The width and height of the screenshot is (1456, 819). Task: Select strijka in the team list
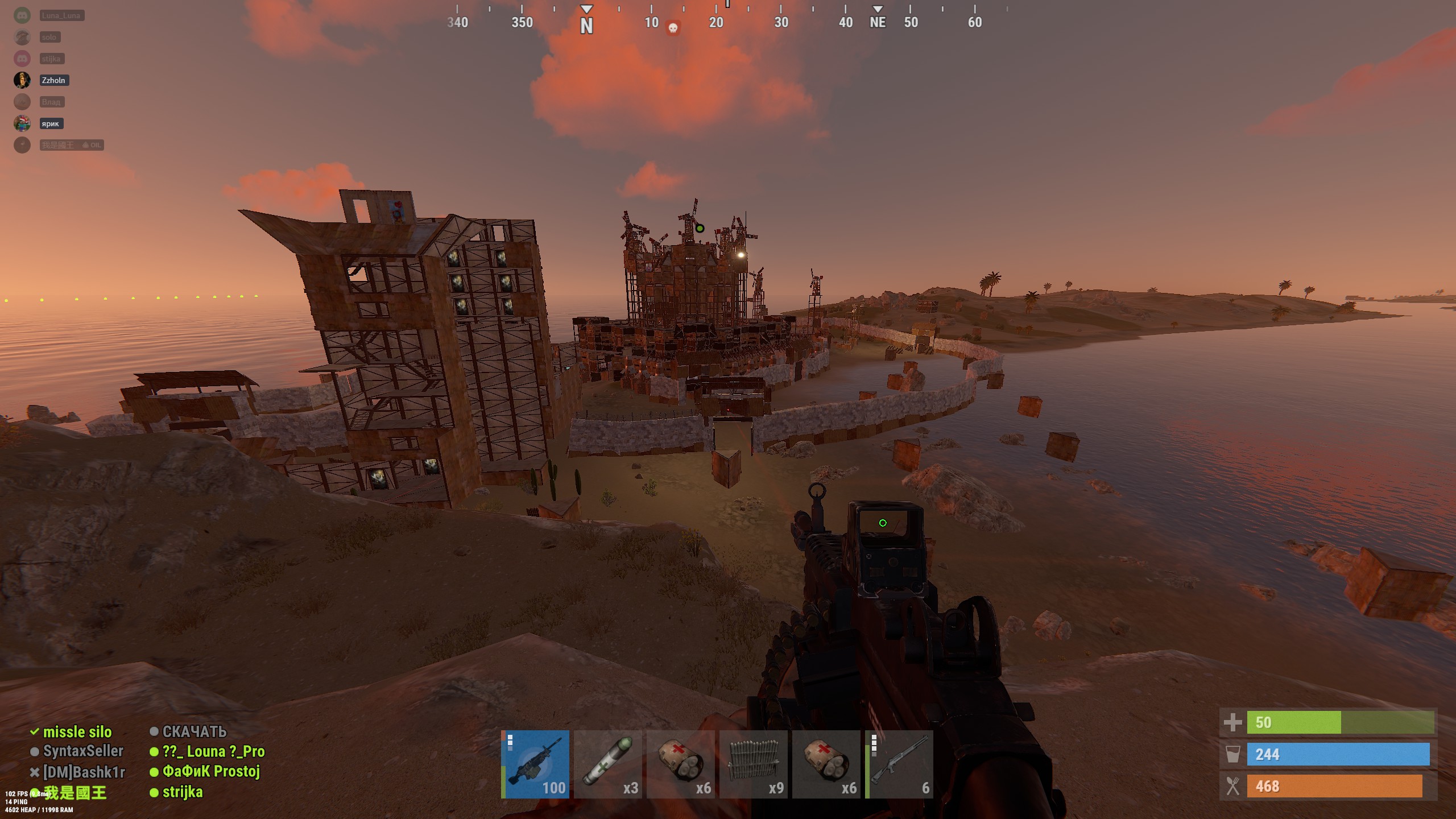182,792
